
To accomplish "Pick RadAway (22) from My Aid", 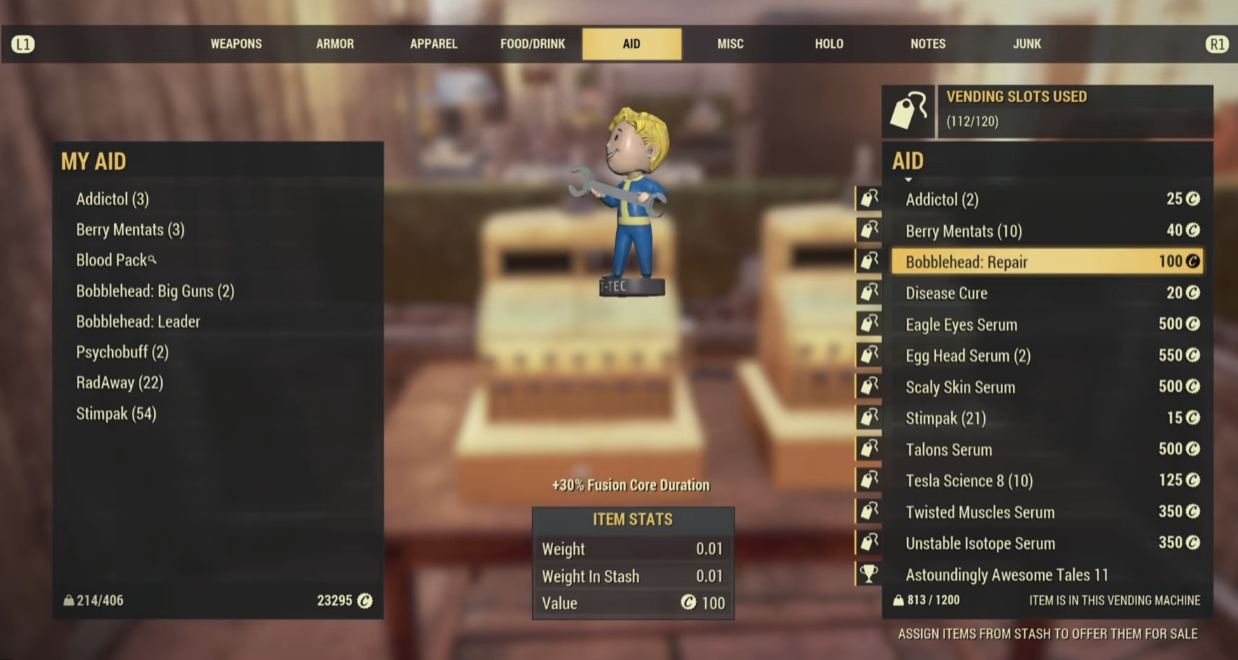I will pos(119,383).
